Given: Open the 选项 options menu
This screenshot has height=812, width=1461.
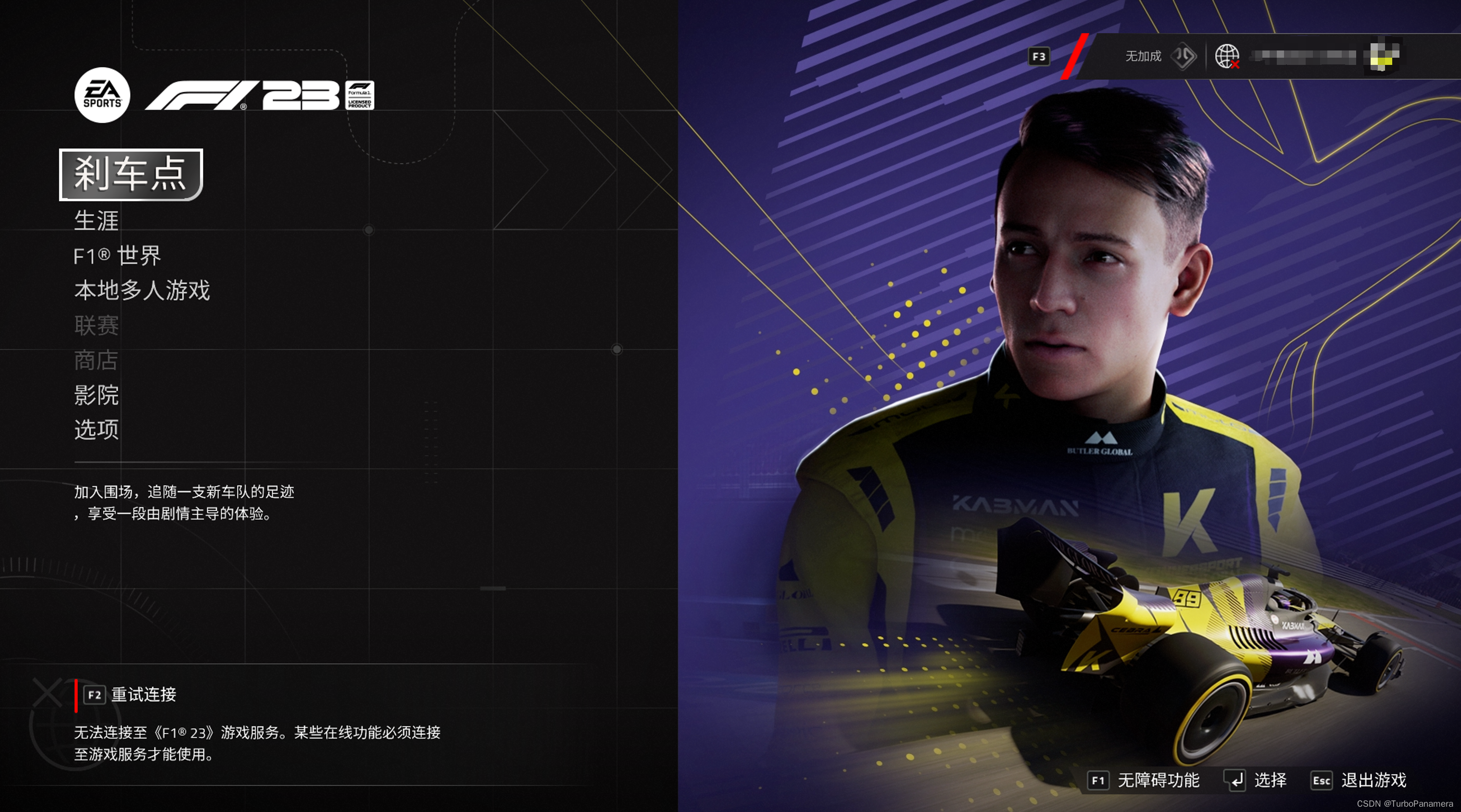Looking at the screenshot, I should (96, 430).
